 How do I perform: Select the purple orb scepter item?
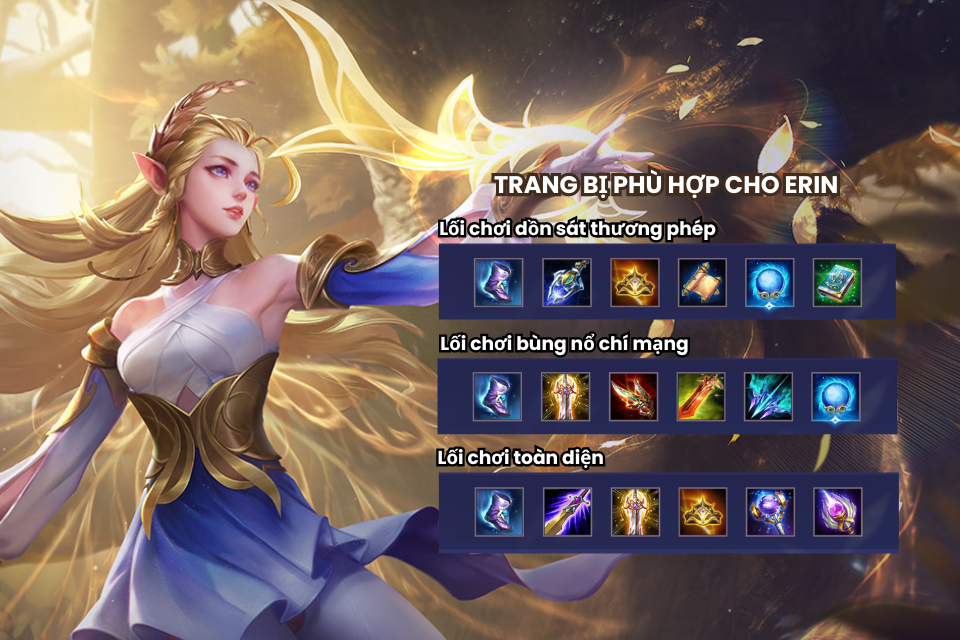pos(770,512)
